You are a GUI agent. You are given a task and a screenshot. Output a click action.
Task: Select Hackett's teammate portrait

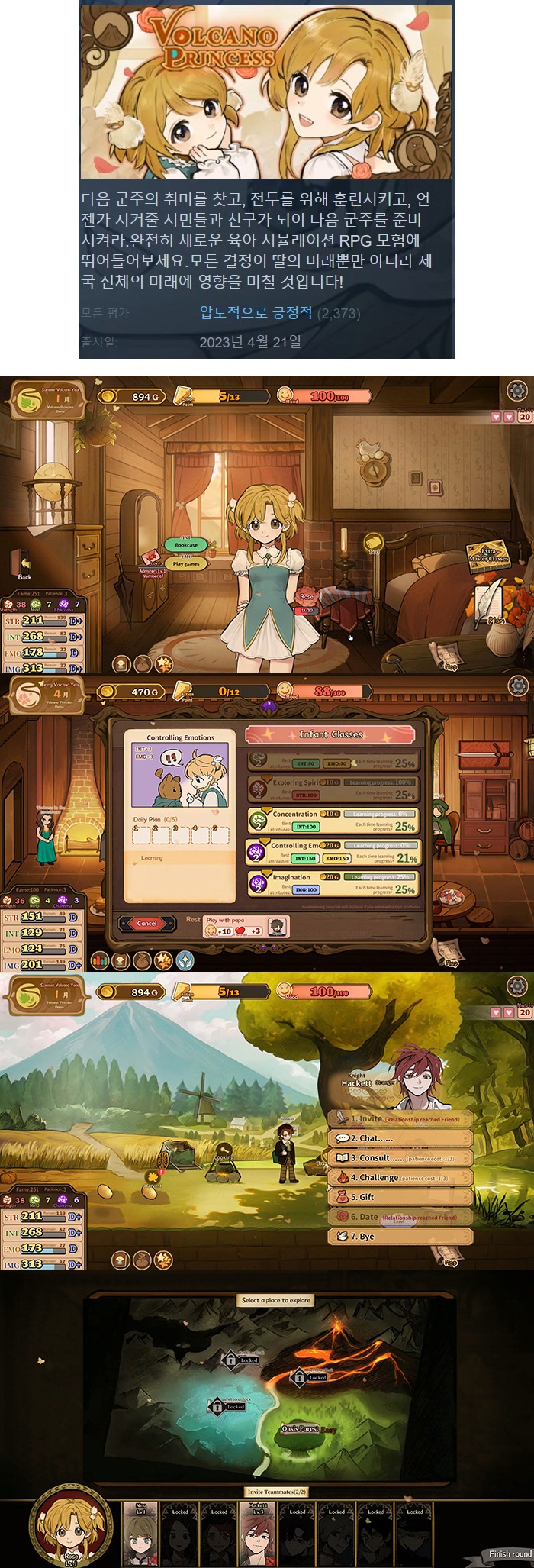point(258,1533)
